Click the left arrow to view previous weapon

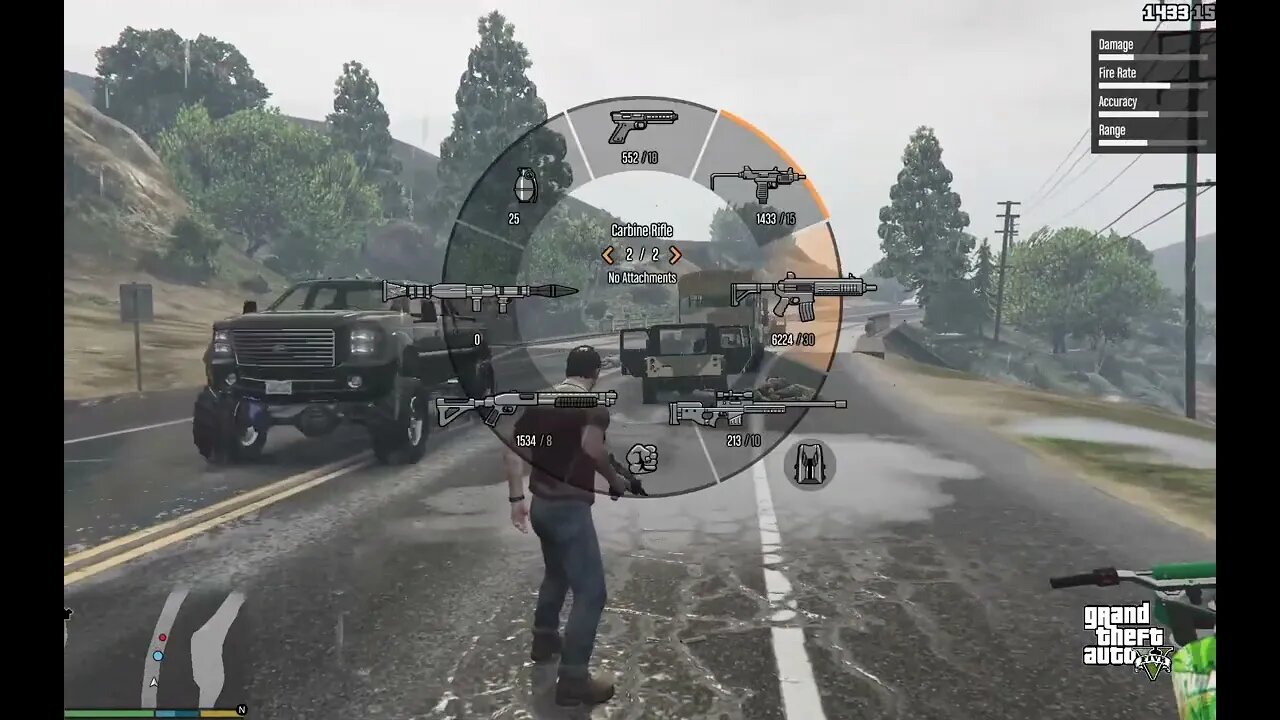click(607, 256)
